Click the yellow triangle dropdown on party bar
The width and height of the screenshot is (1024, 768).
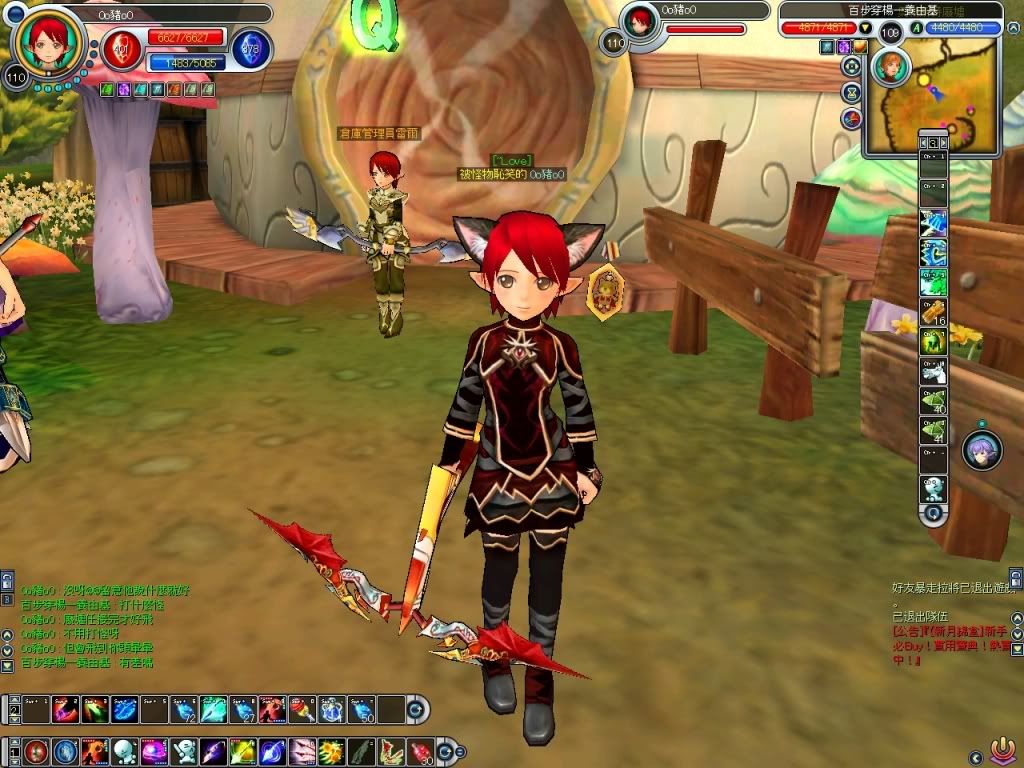(866, 28)
